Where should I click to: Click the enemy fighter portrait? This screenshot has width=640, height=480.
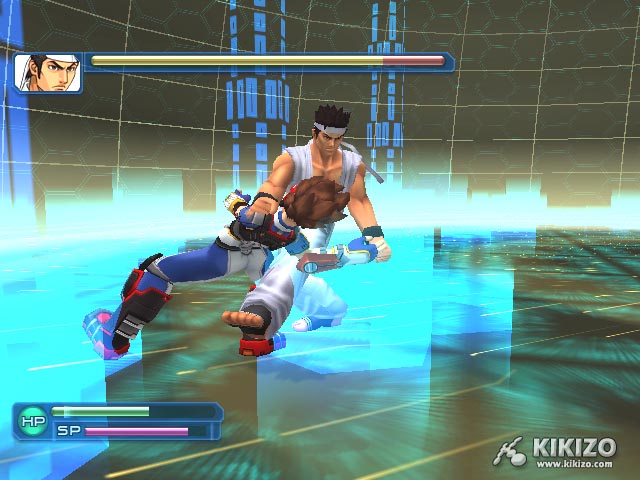coord(48,73)
